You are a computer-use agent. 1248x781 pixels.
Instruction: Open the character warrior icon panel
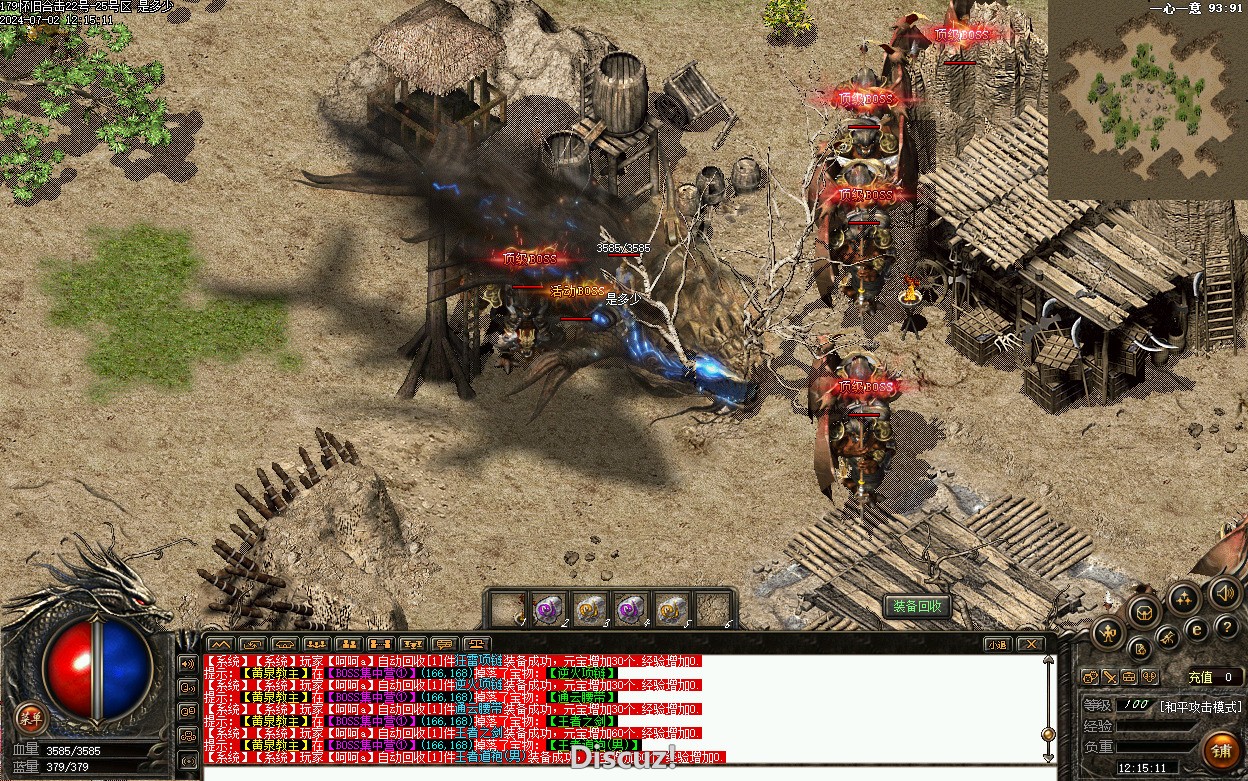coord(1108,633)
